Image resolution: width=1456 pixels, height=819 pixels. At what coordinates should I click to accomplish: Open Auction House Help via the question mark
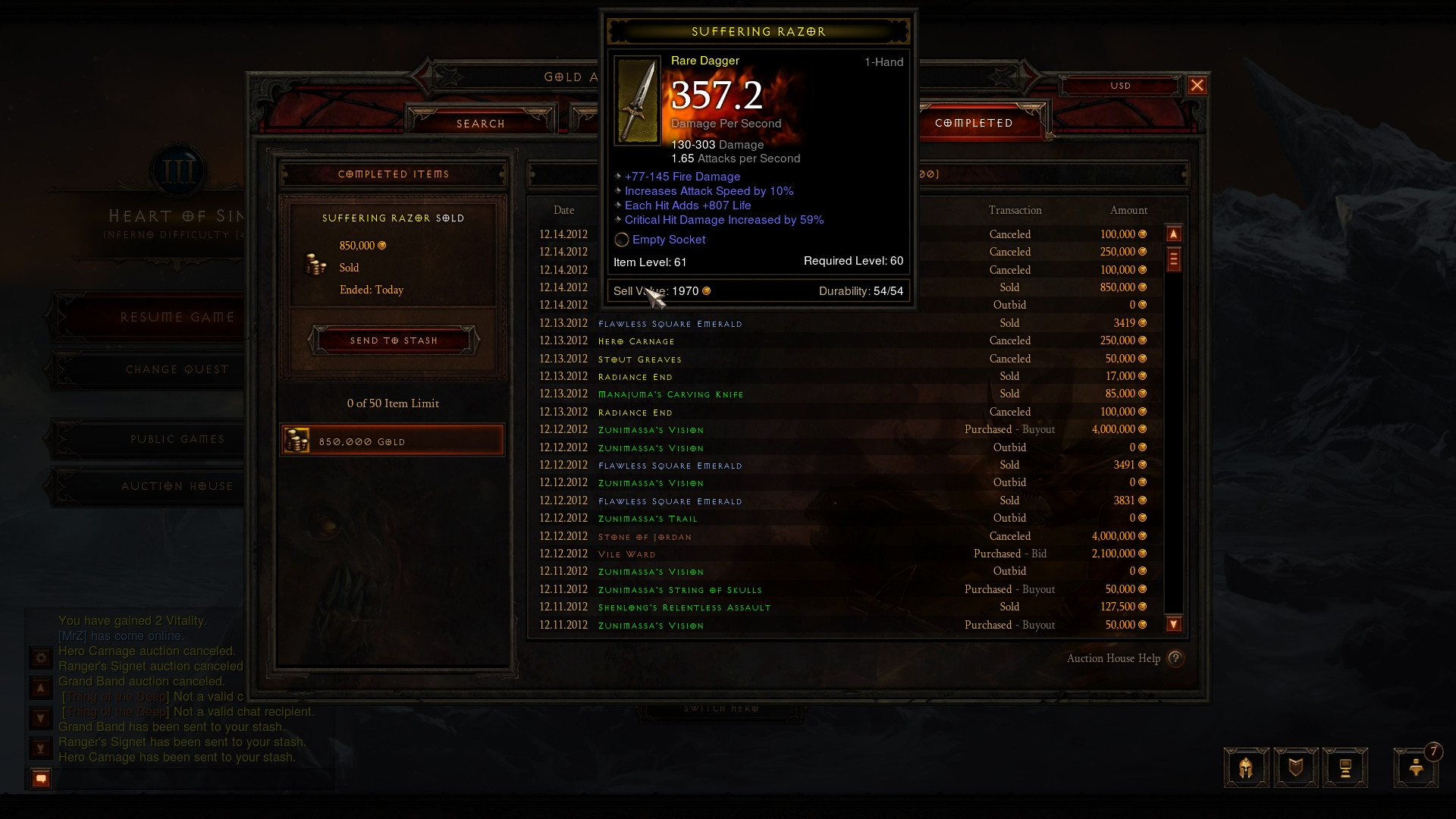(1175, 658)
